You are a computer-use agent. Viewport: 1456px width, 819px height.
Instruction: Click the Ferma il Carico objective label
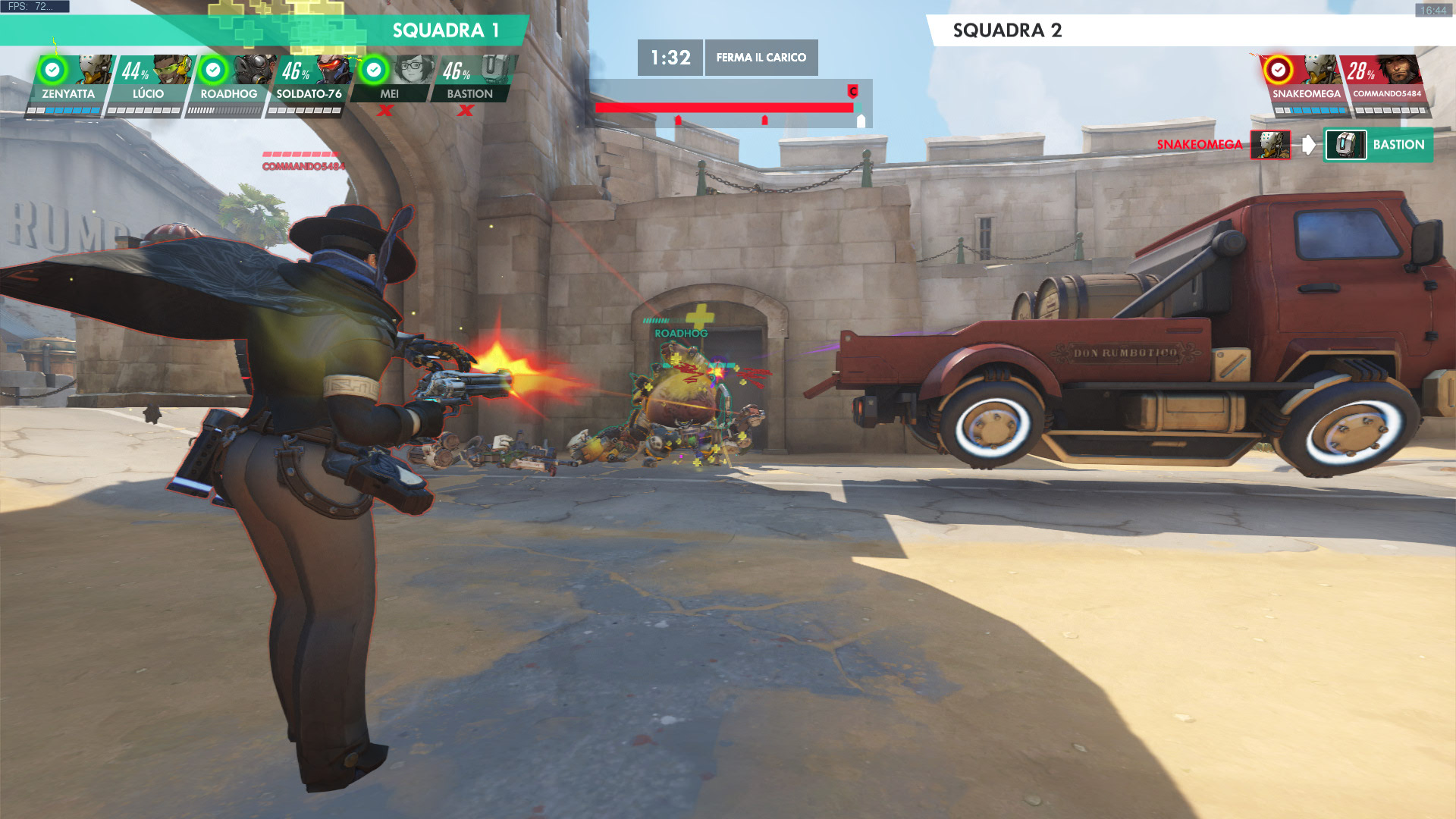coord(761,58)
